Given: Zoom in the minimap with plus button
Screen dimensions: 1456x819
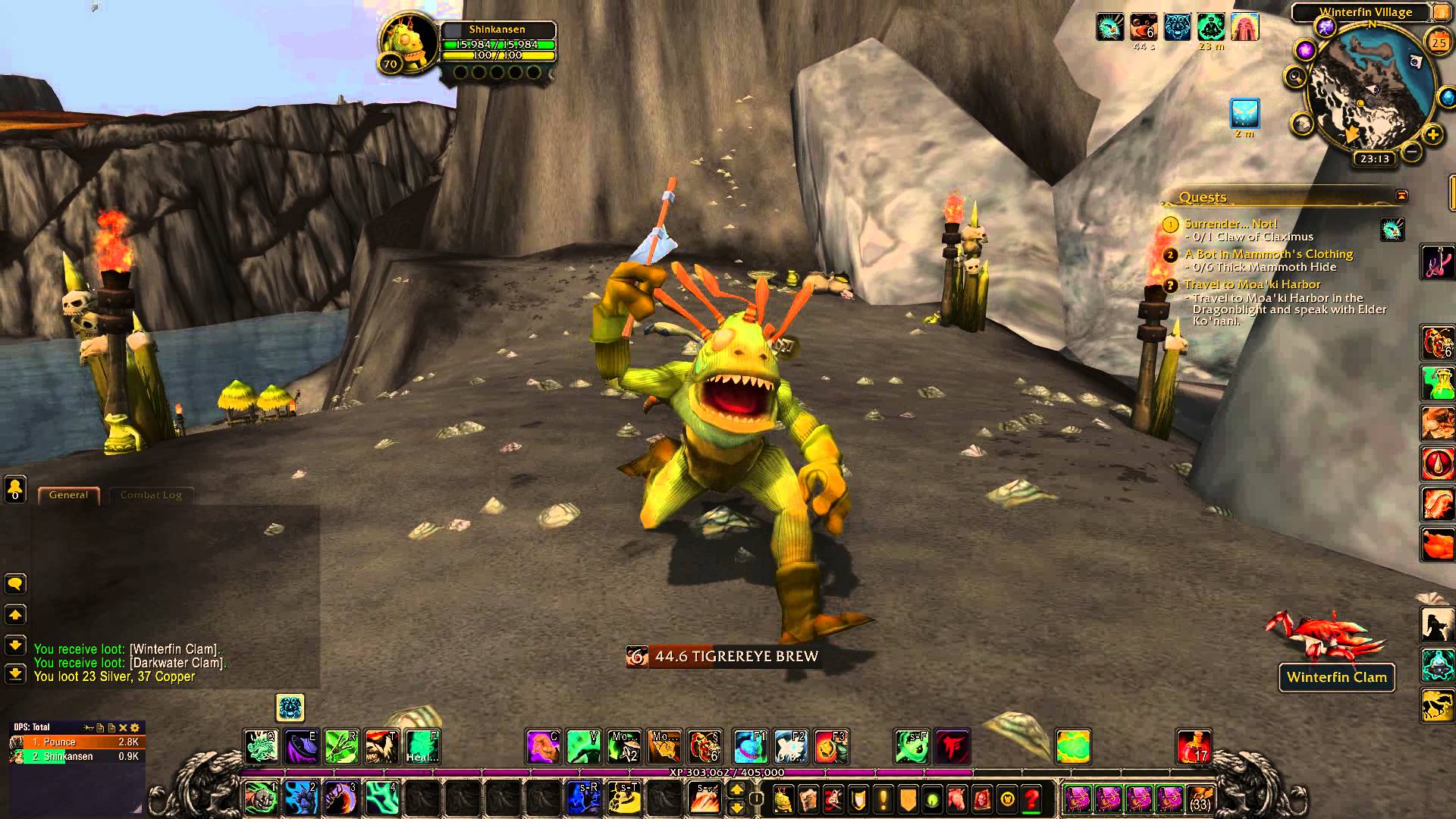Looking at the screenshot, I should coord(1432,136).
